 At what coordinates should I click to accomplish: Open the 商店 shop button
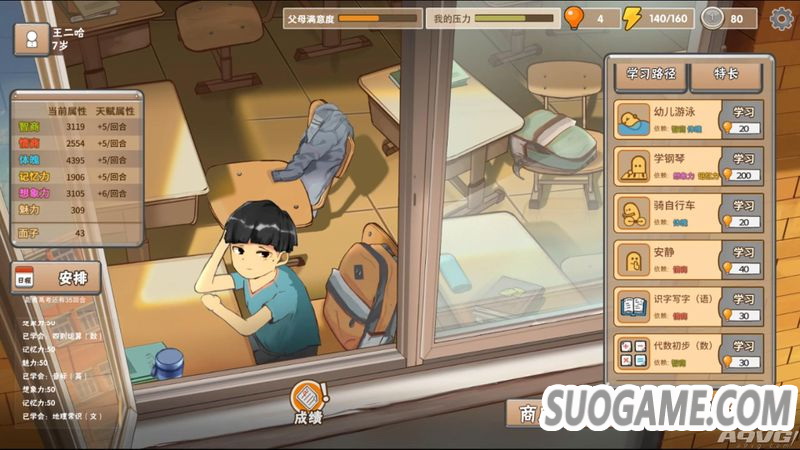point(528,412)
